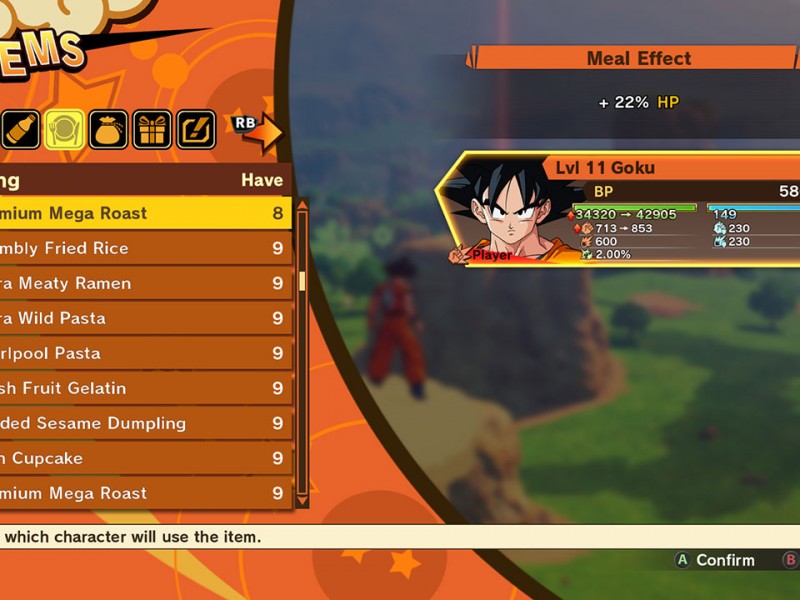Click the item list scrollbar
This screenshot has height=600, width=800.
pos(302,350)
